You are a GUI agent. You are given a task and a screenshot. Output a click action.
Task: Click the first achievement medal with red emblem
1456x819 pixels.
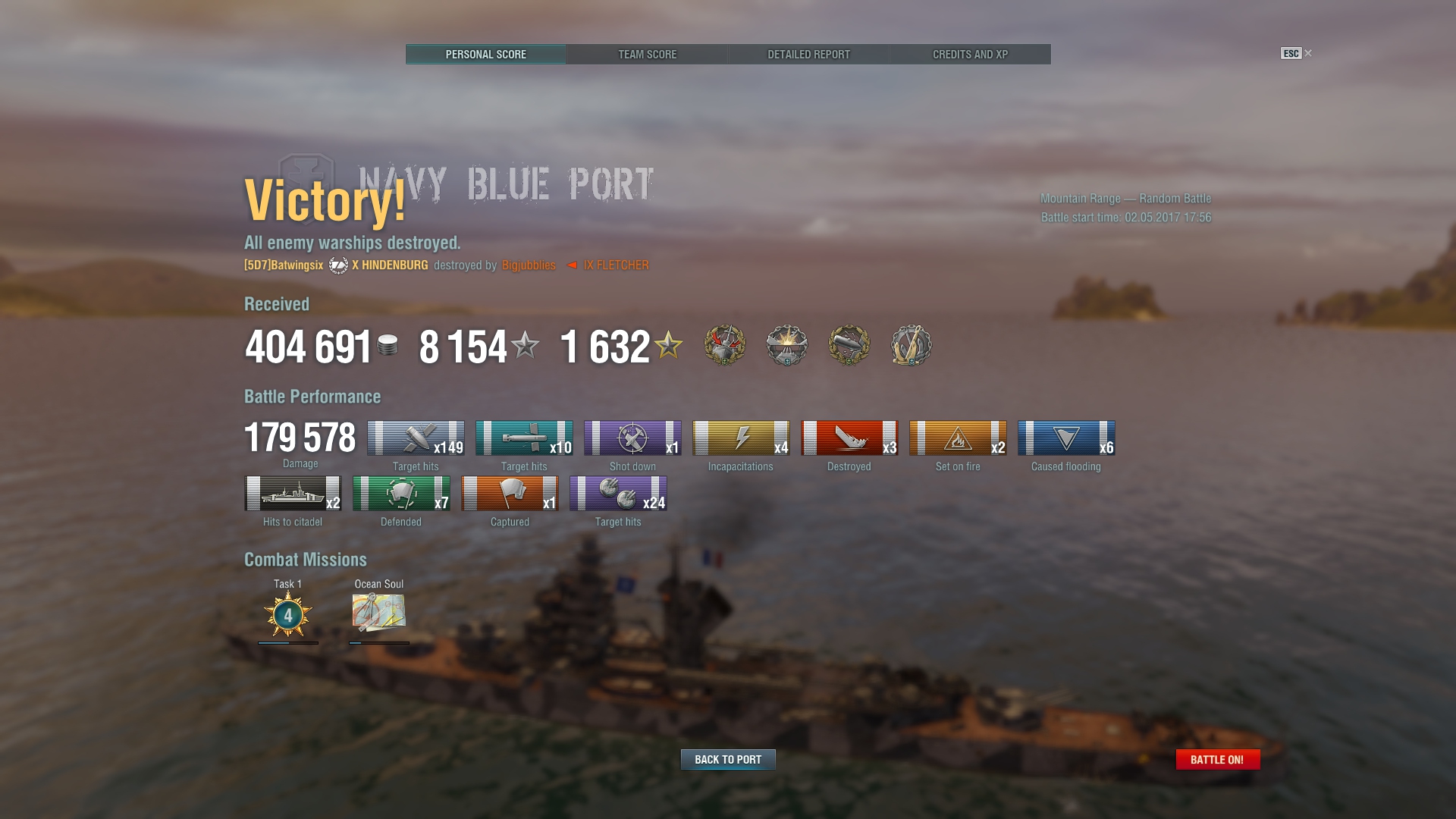point(725,345)
